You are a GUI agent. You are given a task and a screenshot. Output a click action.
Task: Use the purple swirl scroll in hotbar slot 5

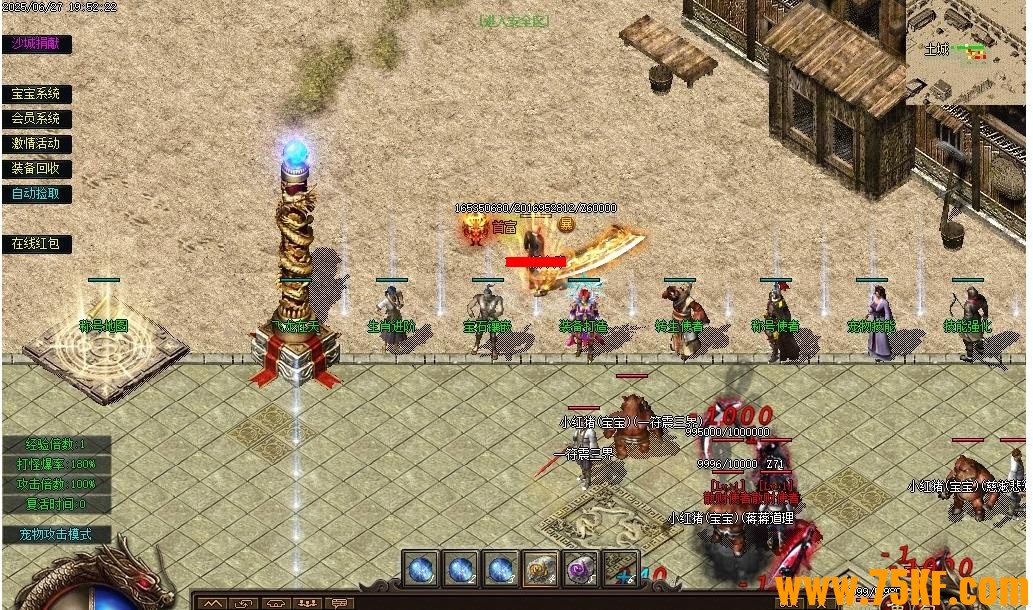point(581,569)
